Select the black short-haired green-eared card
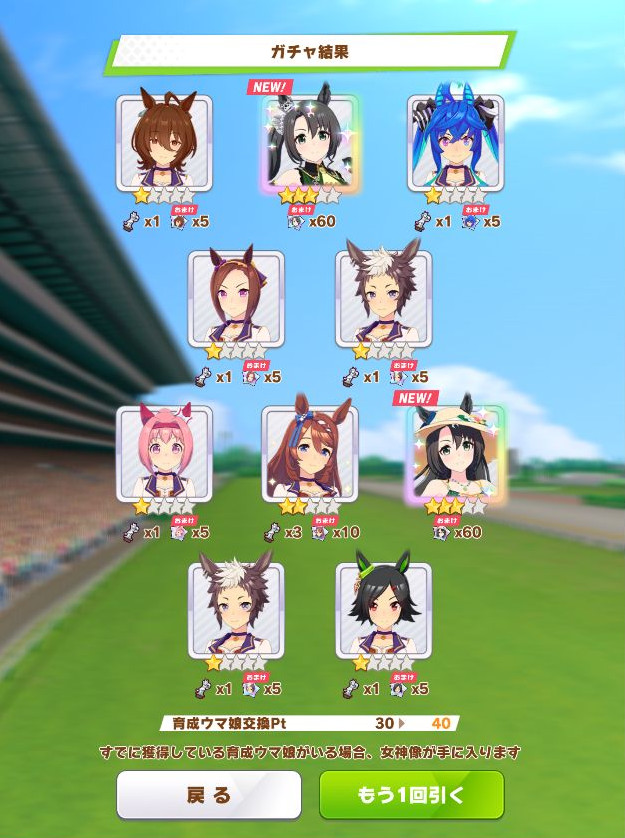Image resolution: width=625 pixels, height=838 pixels. click(383, 609)
